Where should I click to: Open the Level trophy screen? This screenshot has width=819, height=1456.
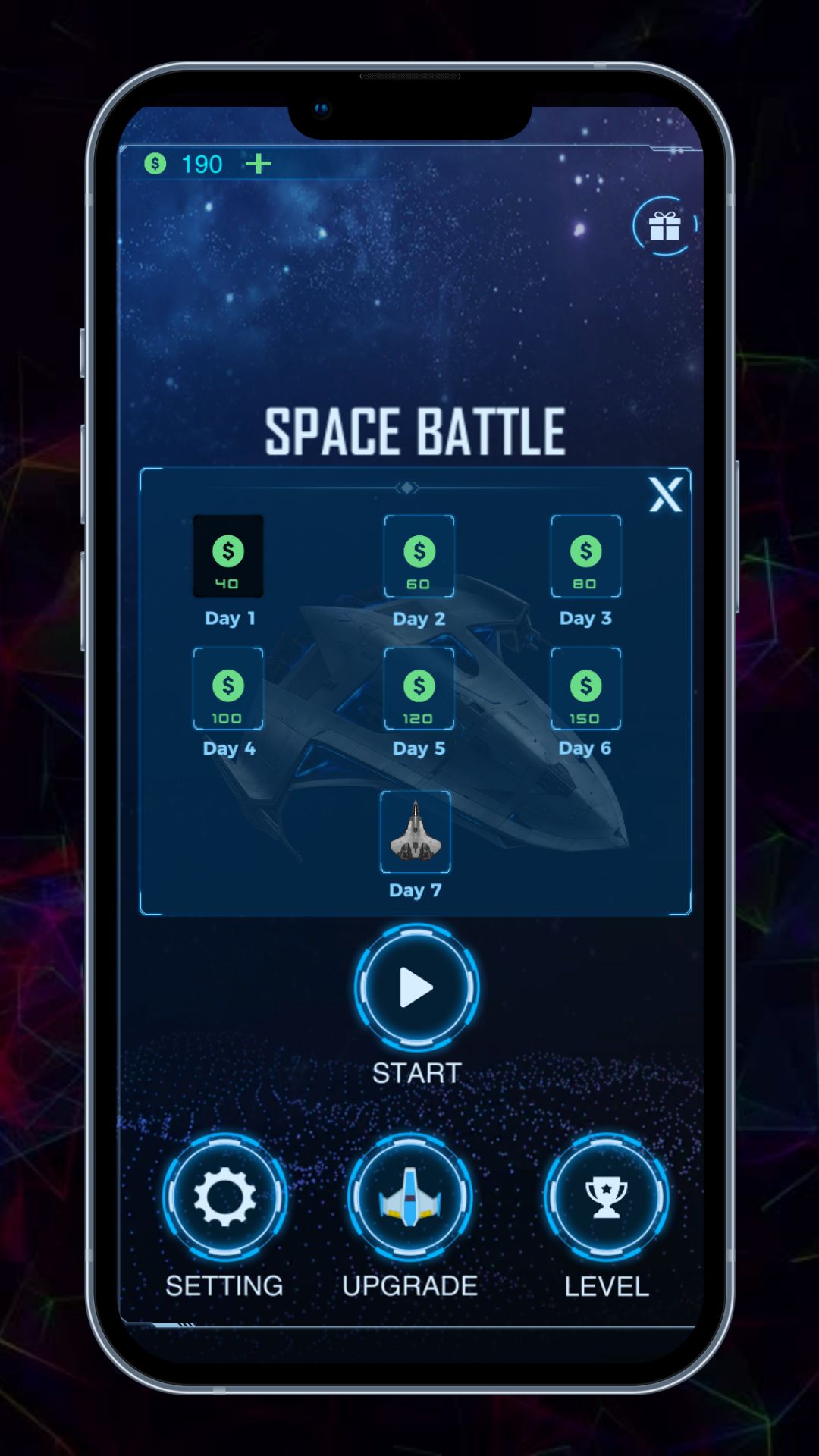(606, 1197)
